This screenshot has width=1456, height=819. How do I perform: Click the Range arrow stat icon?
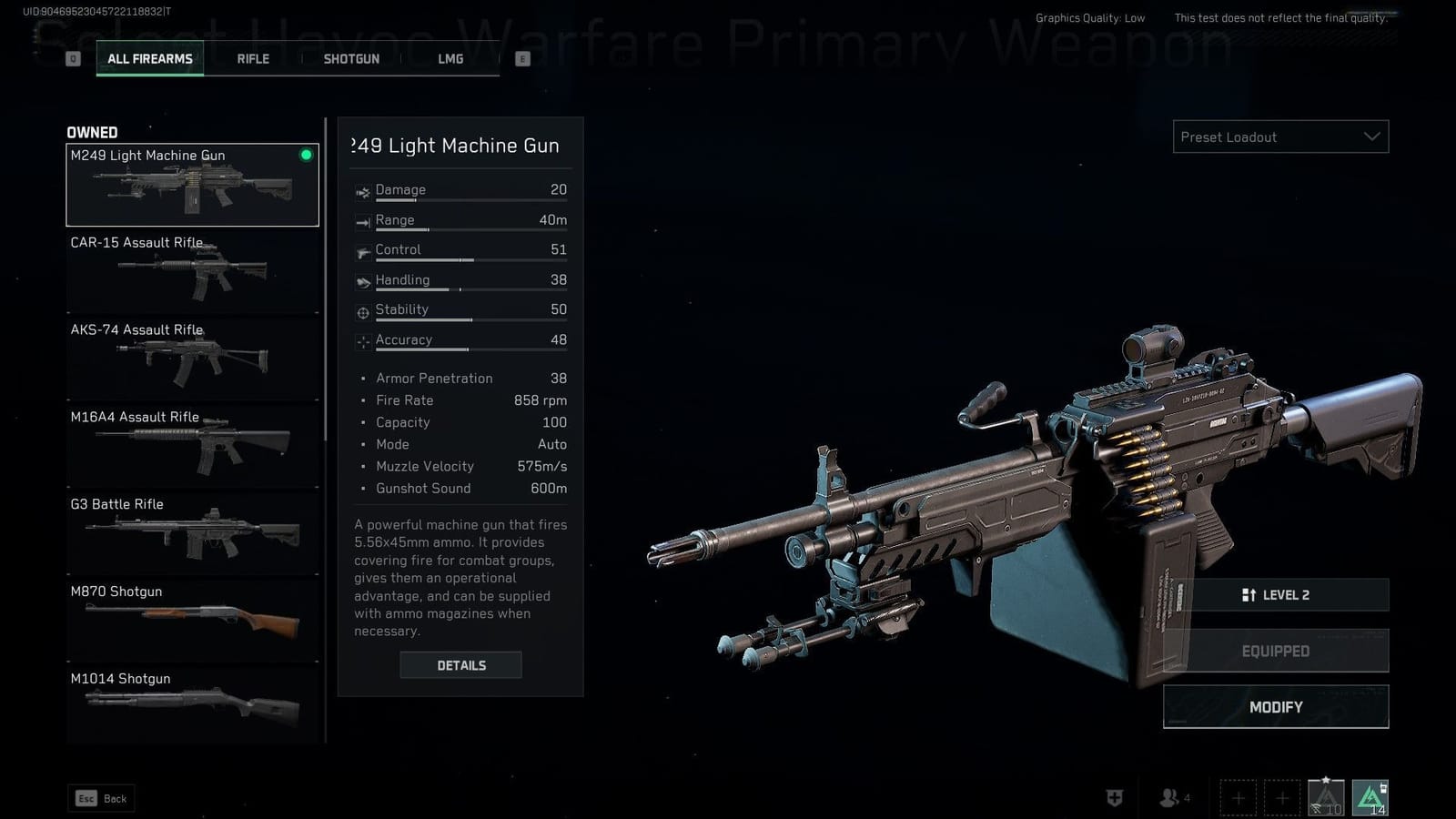coord(362,220)
